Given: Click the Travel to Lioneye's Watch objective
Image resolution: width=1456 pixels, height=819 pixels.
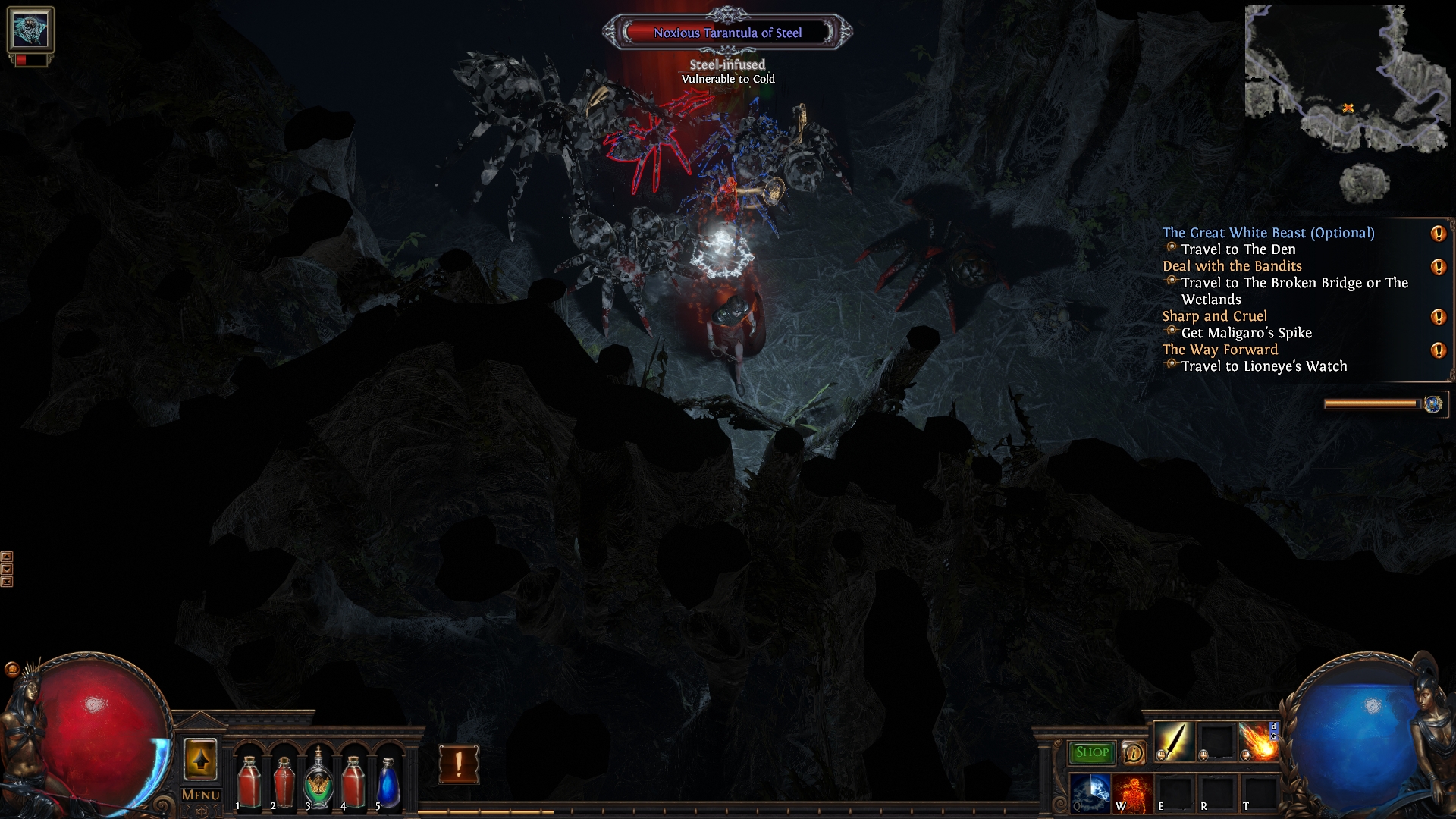Looking at the screenshot, I should point(1263,366).
